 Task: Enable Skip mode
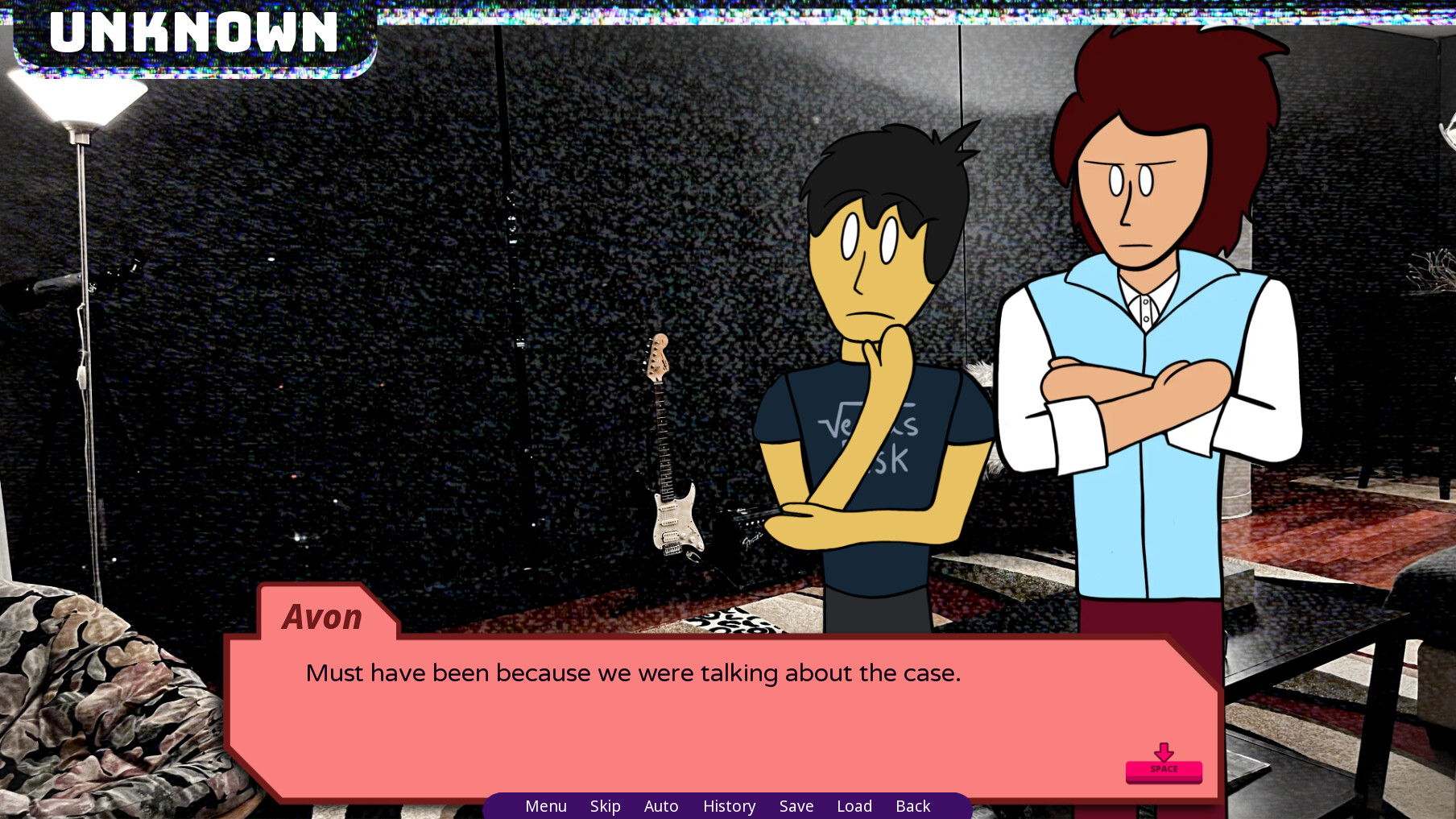(605, 805)
